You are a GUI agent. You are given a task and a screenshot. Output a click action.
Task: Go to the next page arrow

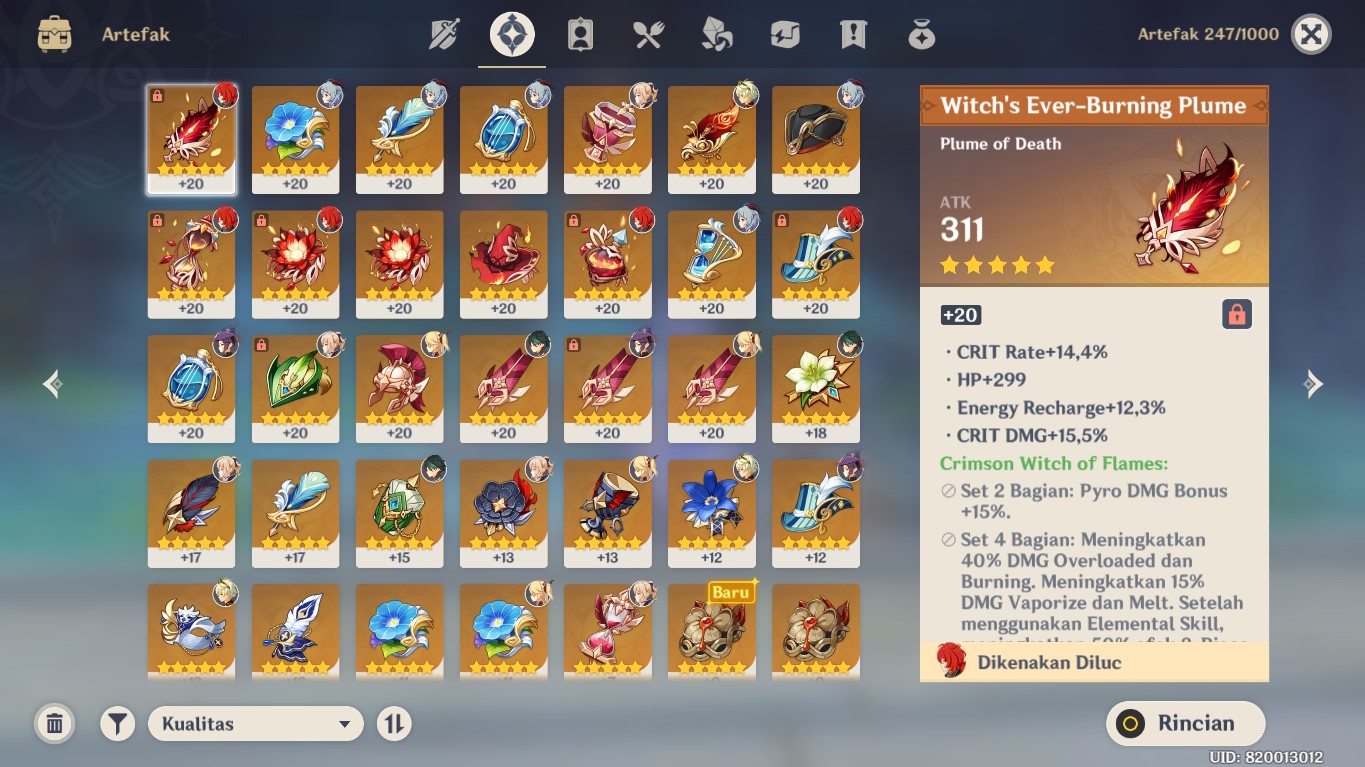click(x=1313, y=384)
